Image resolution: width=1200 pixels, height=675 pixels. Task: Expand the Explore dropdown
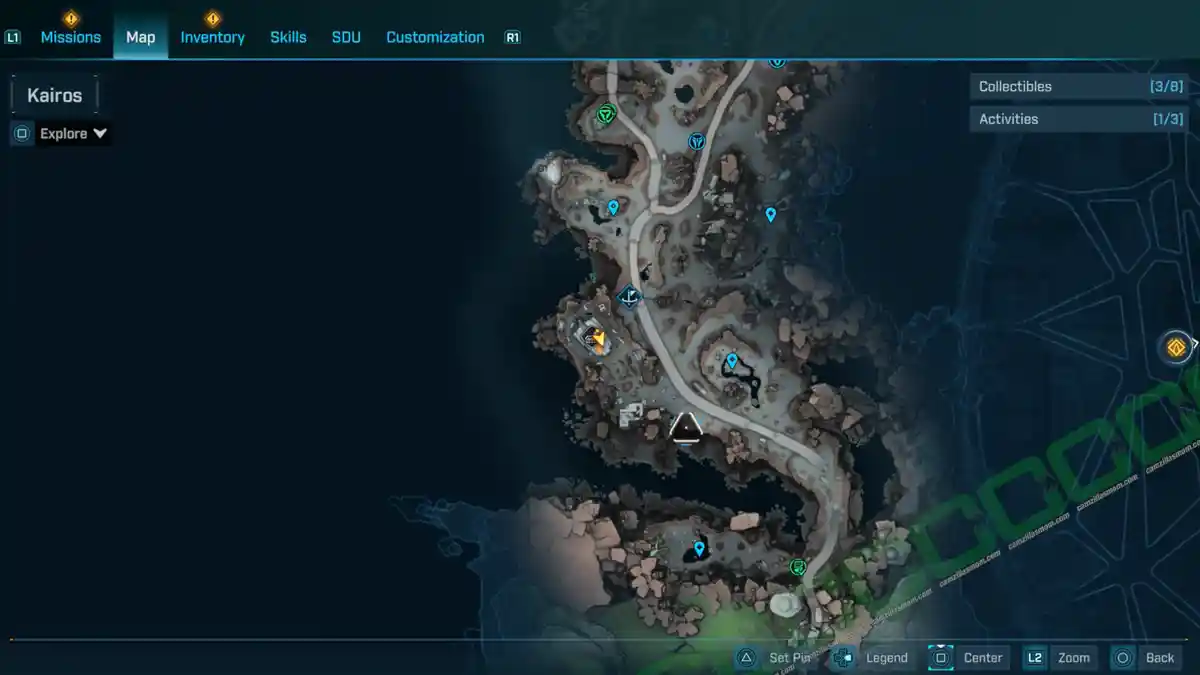(x=73, y=133)
